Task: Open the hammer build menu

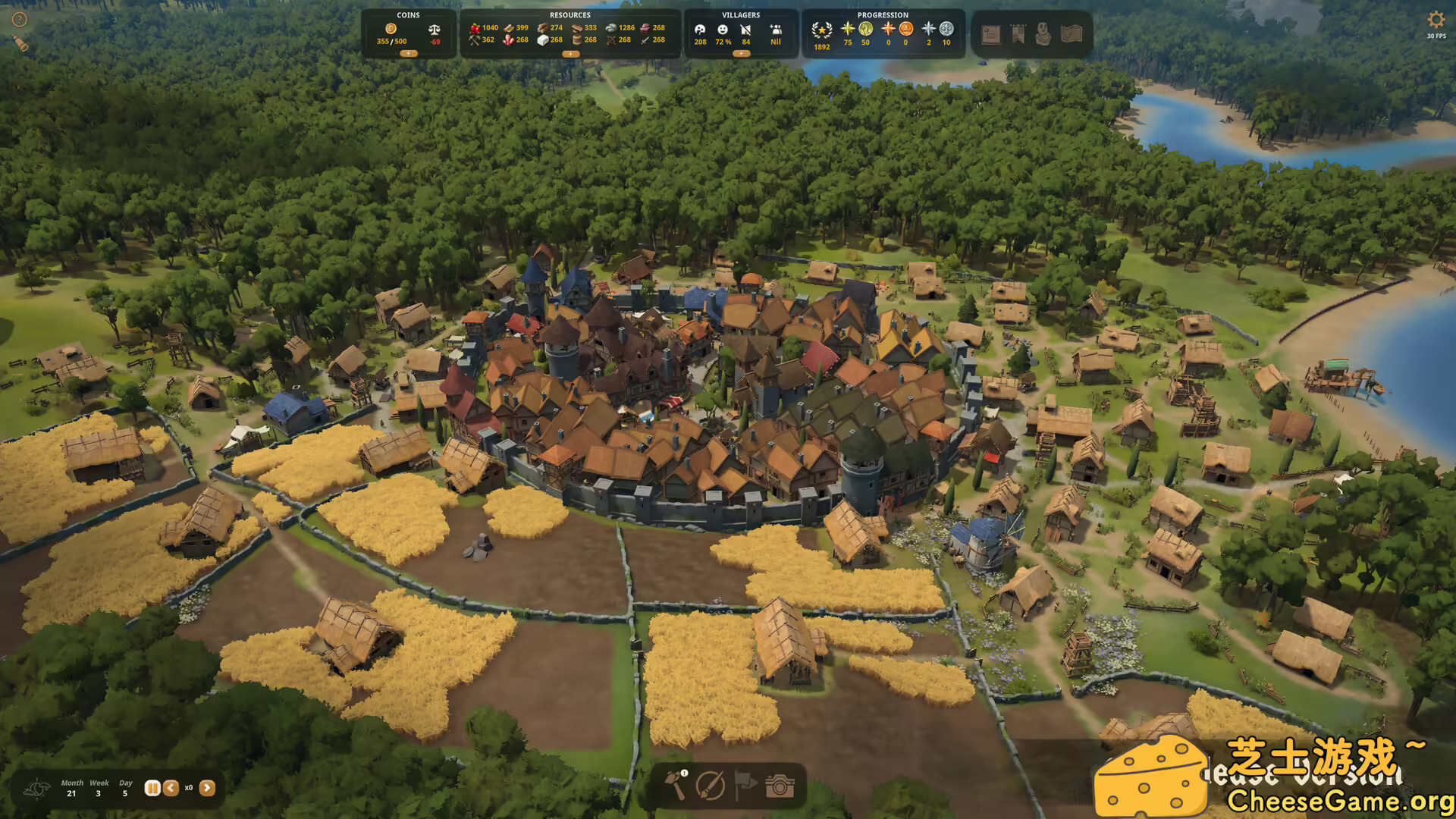Action: click(676, 786)
